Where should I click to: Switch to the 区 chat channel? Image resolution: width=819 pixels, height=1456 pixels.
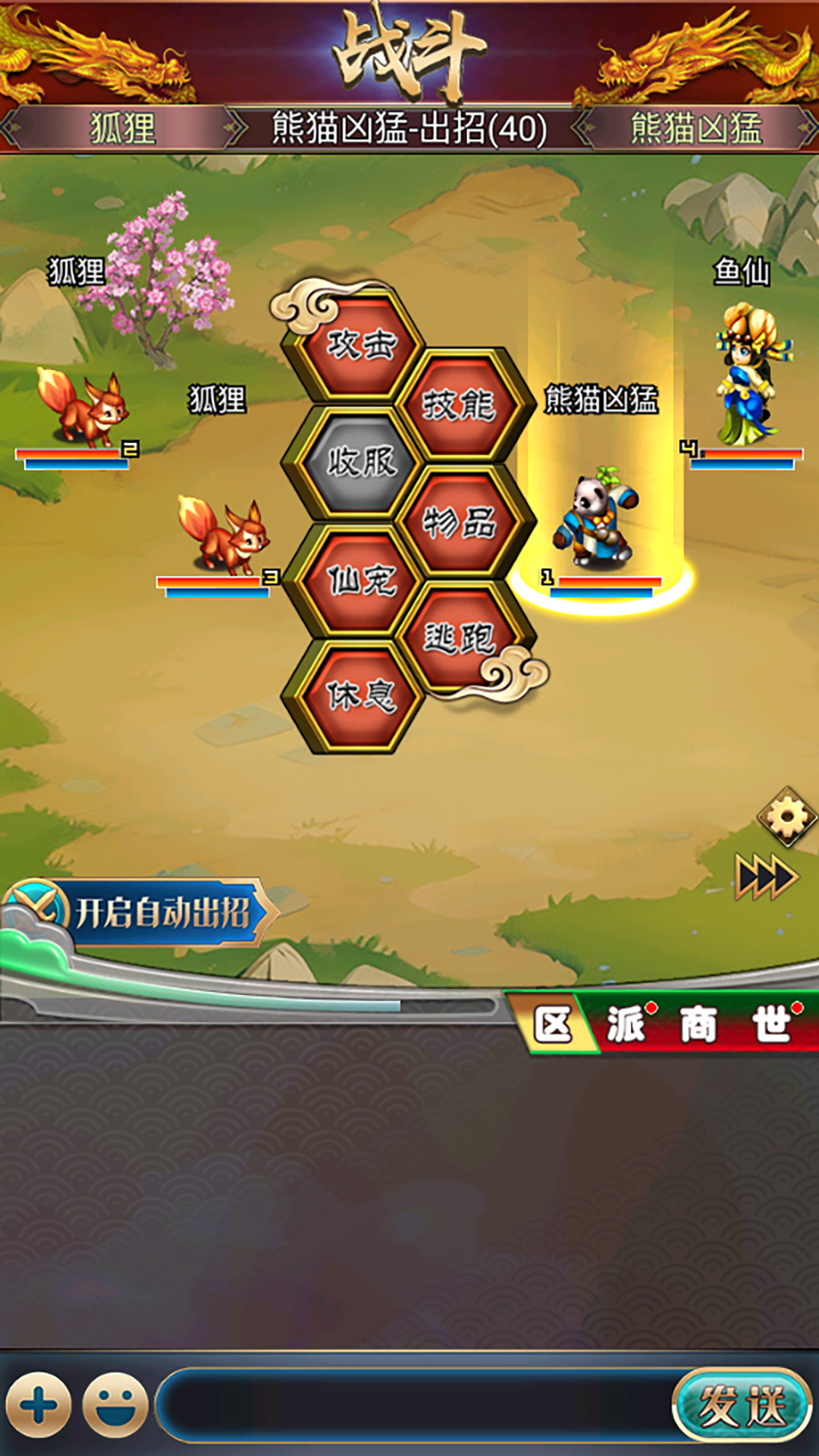552,1025
